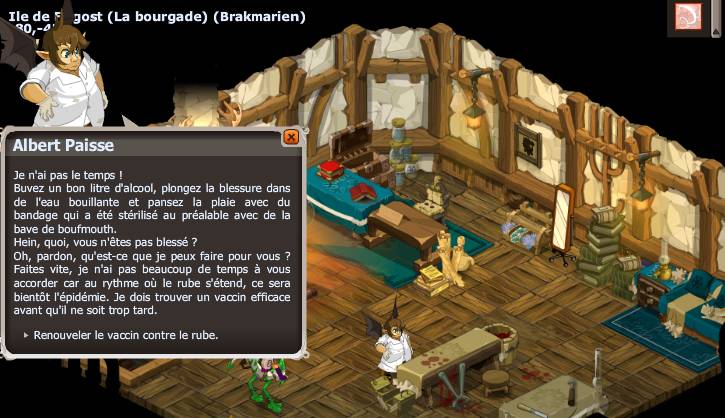The image size is (725, 418).
Task: Click the pink swirl icon in top corner
Action: pyautogui.click(x=688, y=16)
